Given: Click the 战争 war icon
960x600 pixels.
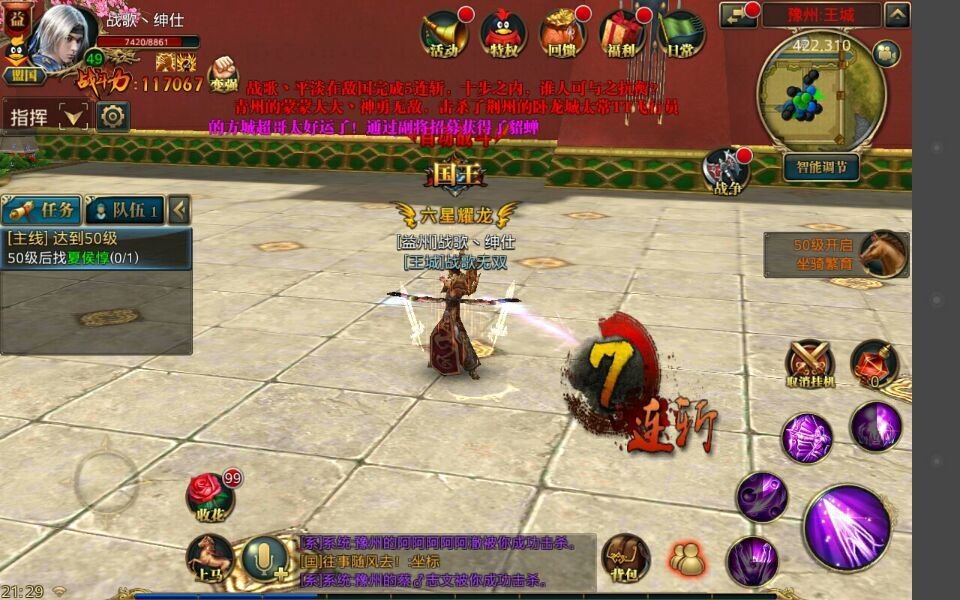Looking at the screenshot, I should click(725, 171).
